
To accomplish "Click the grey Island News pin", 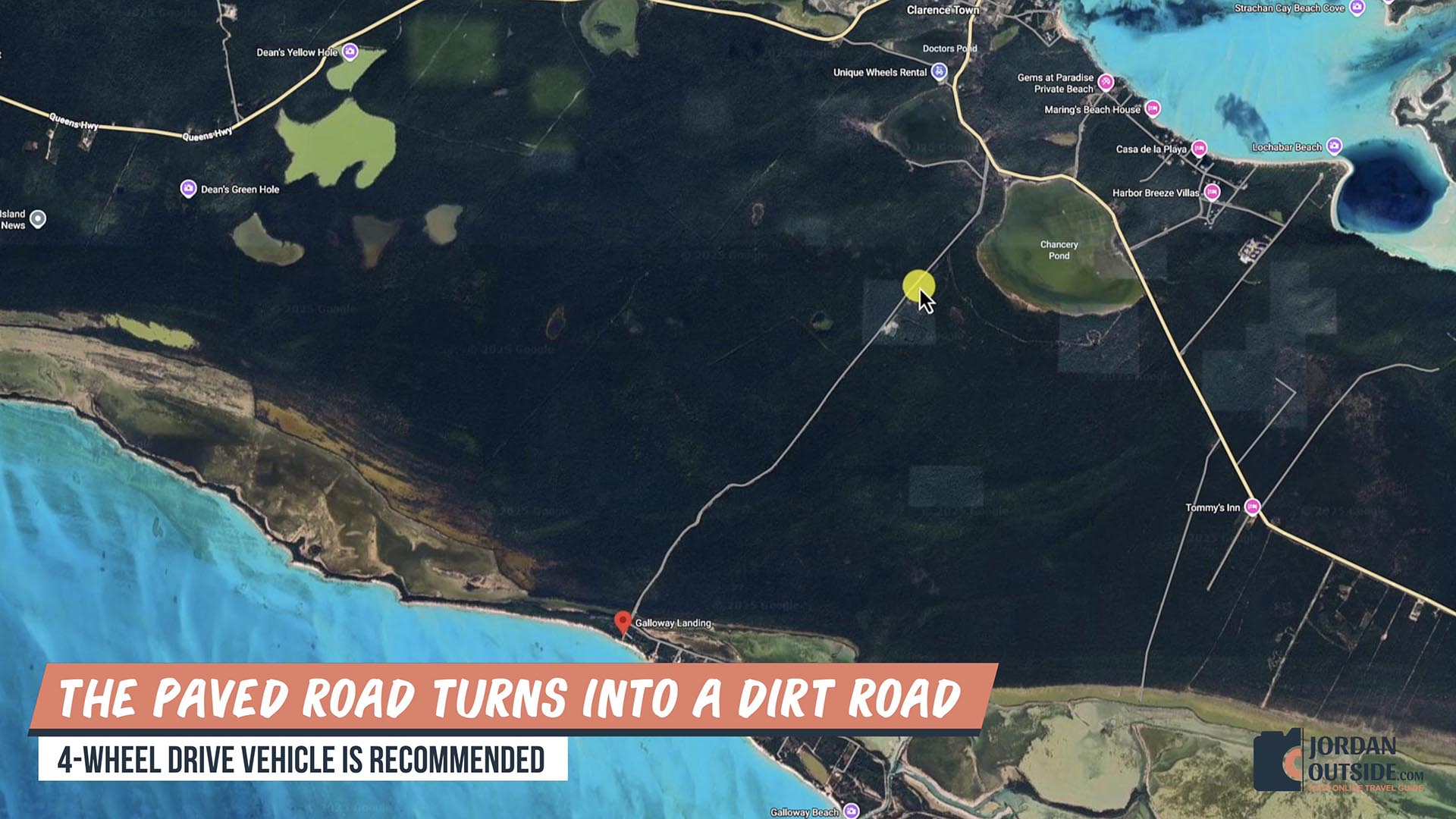I will [x=38, y=218].
